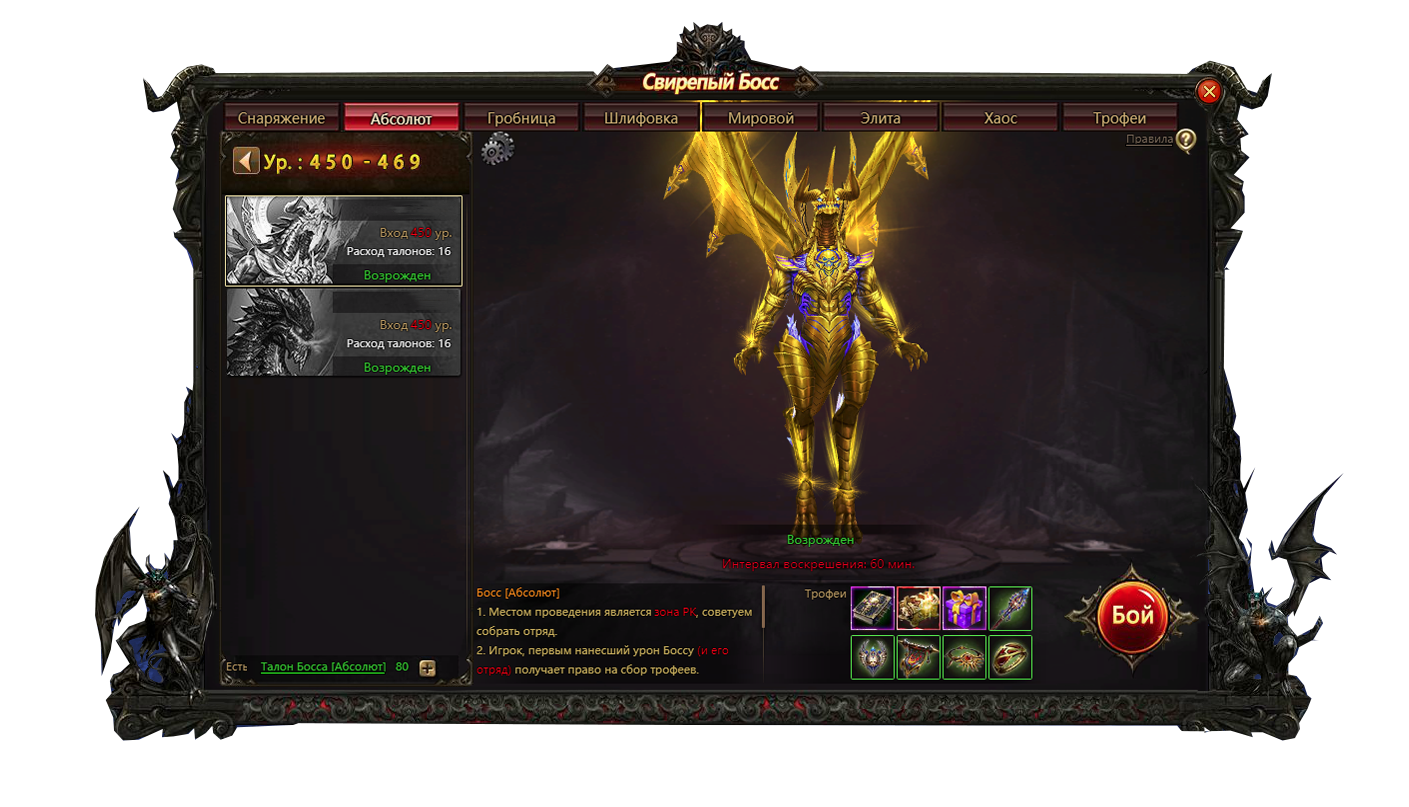This screenshot has width=1409, height=807.
Task: Close the Свирепый Босс window
Action: tap(1209, 92)
